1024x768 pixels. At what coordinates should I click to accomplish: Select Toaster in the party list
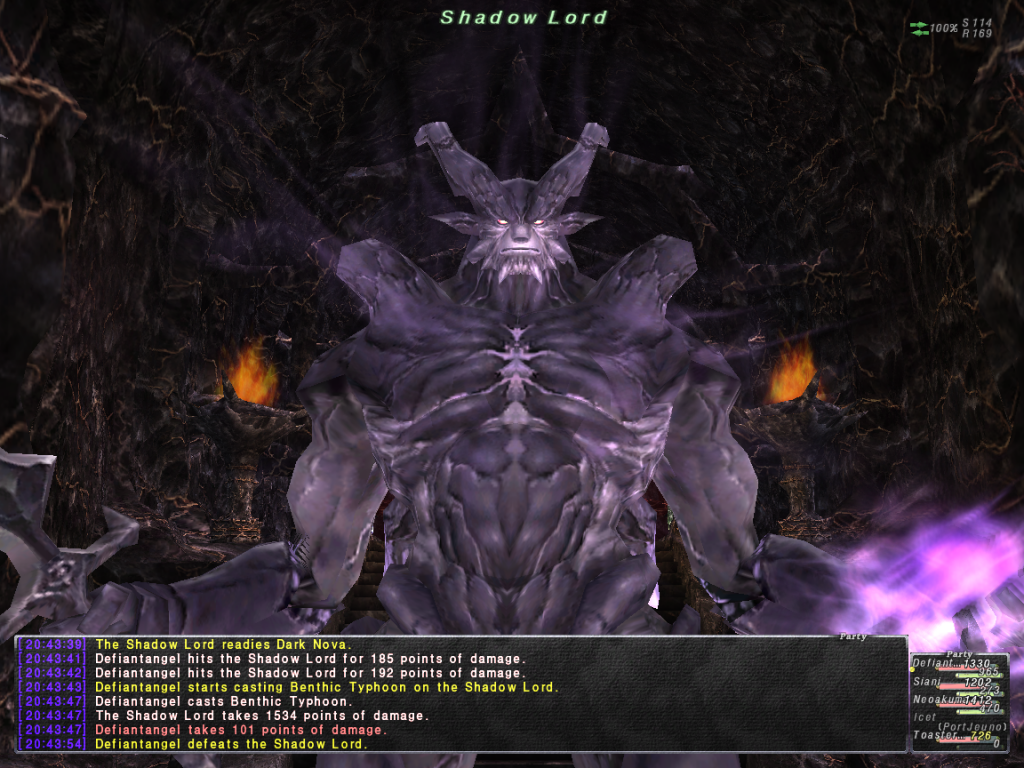tap(932, 736)
